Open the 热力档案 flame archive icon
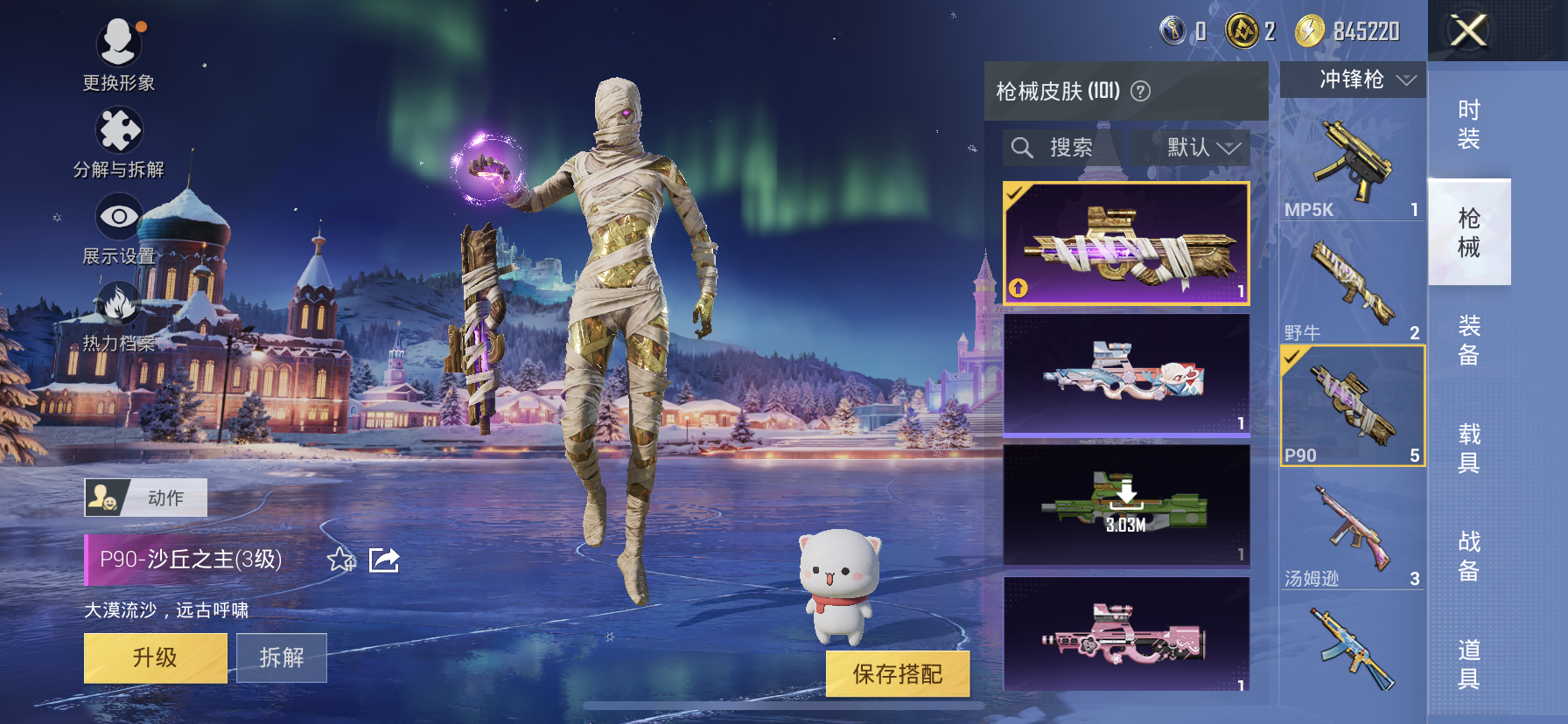The height and width of the screenshot is (724, 1568). 117,296
